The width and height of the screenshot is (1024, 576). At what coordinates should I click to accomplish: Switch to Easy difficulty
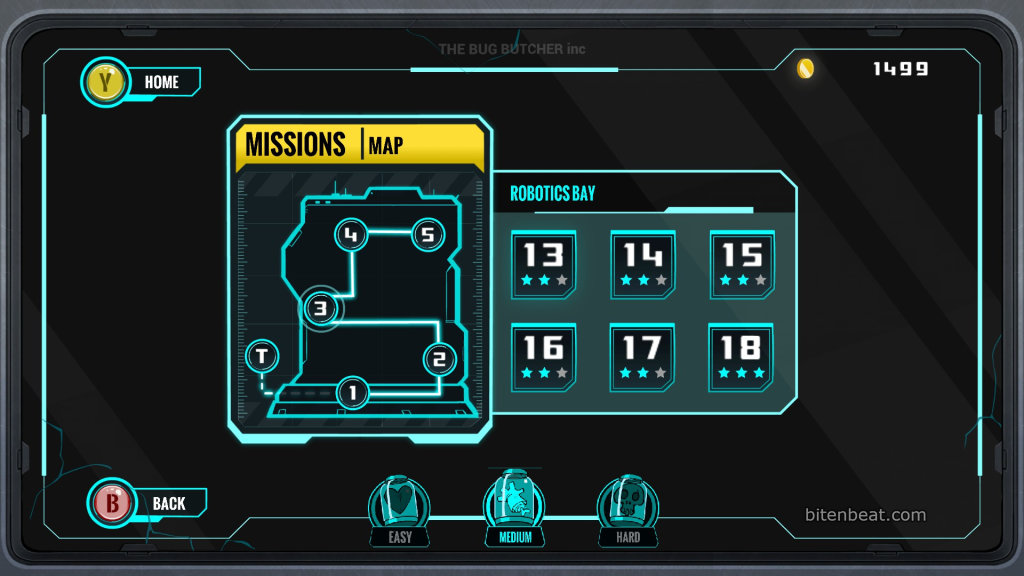pyautogui.click(x=399, y=510)
